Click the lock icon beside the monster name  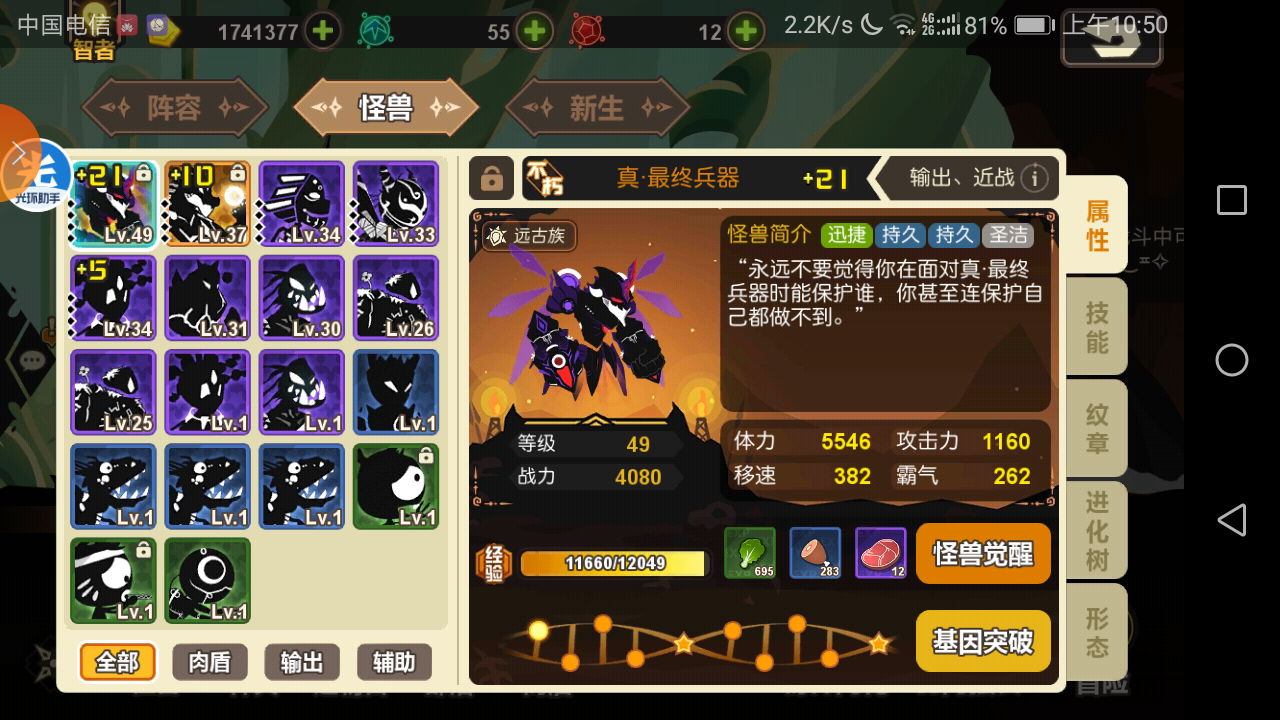pyautogui.click(x=492, y=178)
